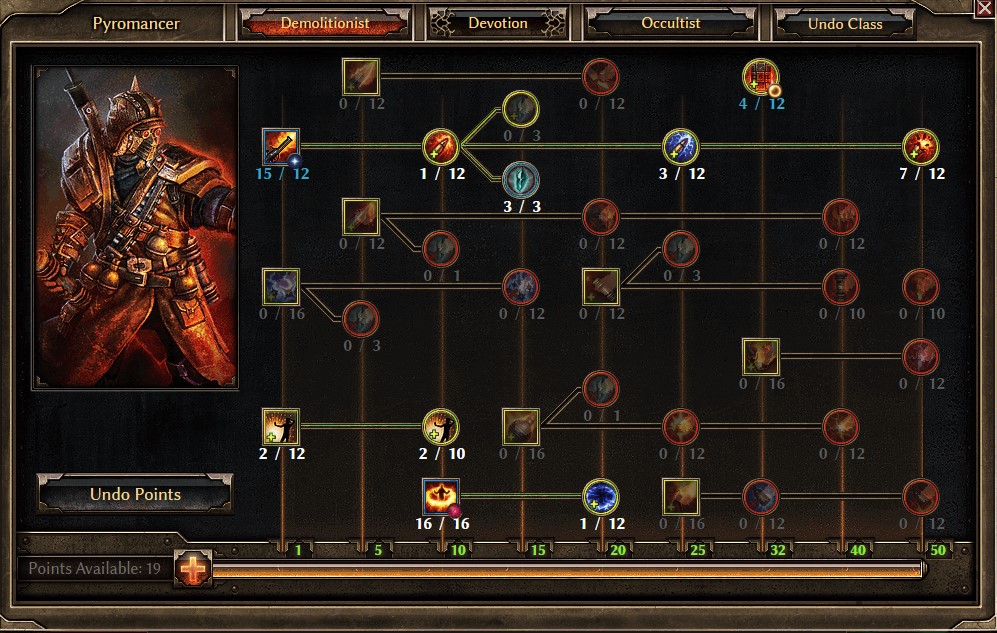Choose the blue vortex skill with 1 / 12
997x633 pixels.
[601, 497]
